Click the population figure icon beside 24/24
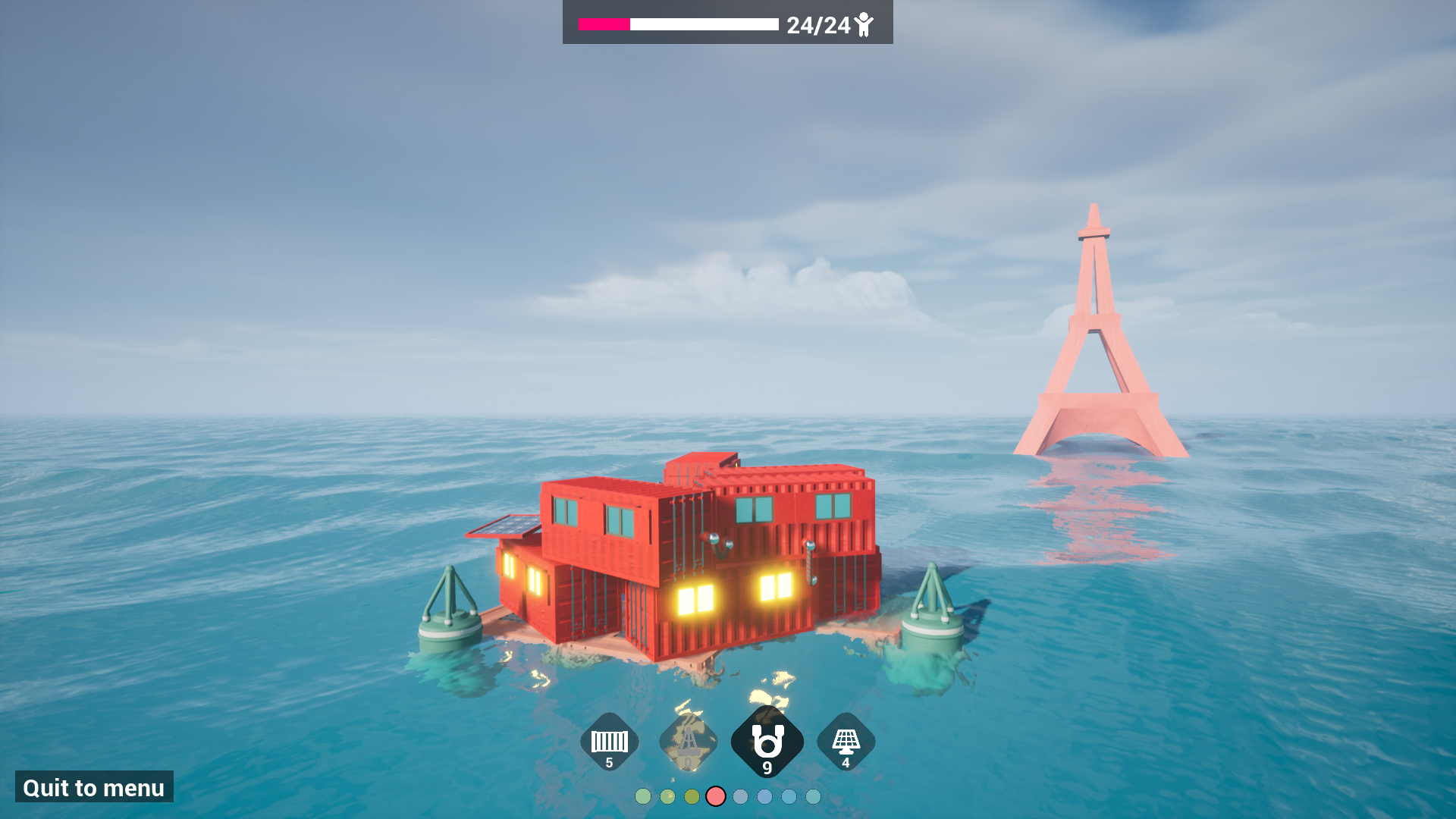 click(x=864, y=25)
